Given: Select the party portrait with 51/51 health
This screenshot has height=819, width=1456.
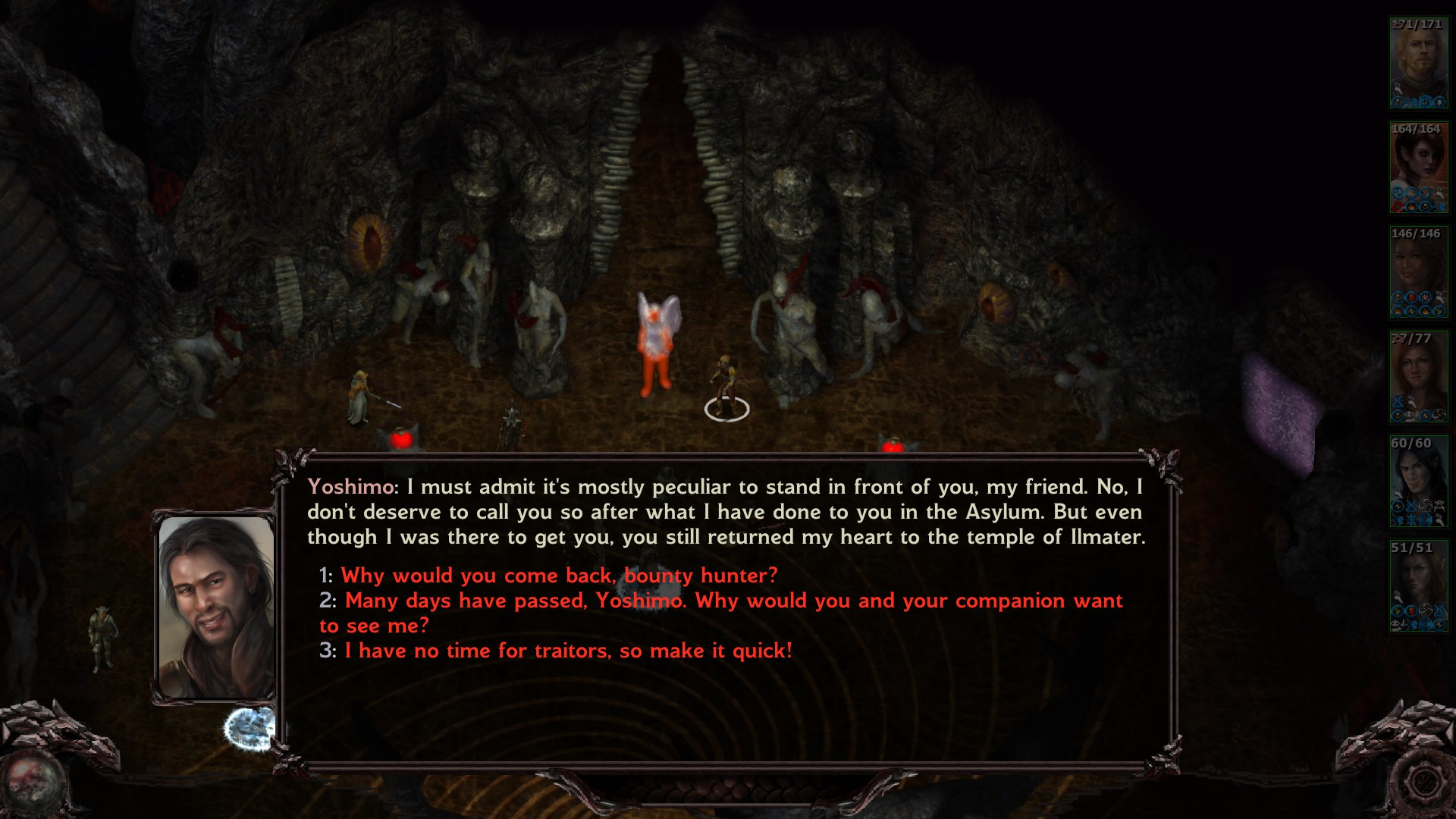Looking at the screenshot, I should (1418, 586).
